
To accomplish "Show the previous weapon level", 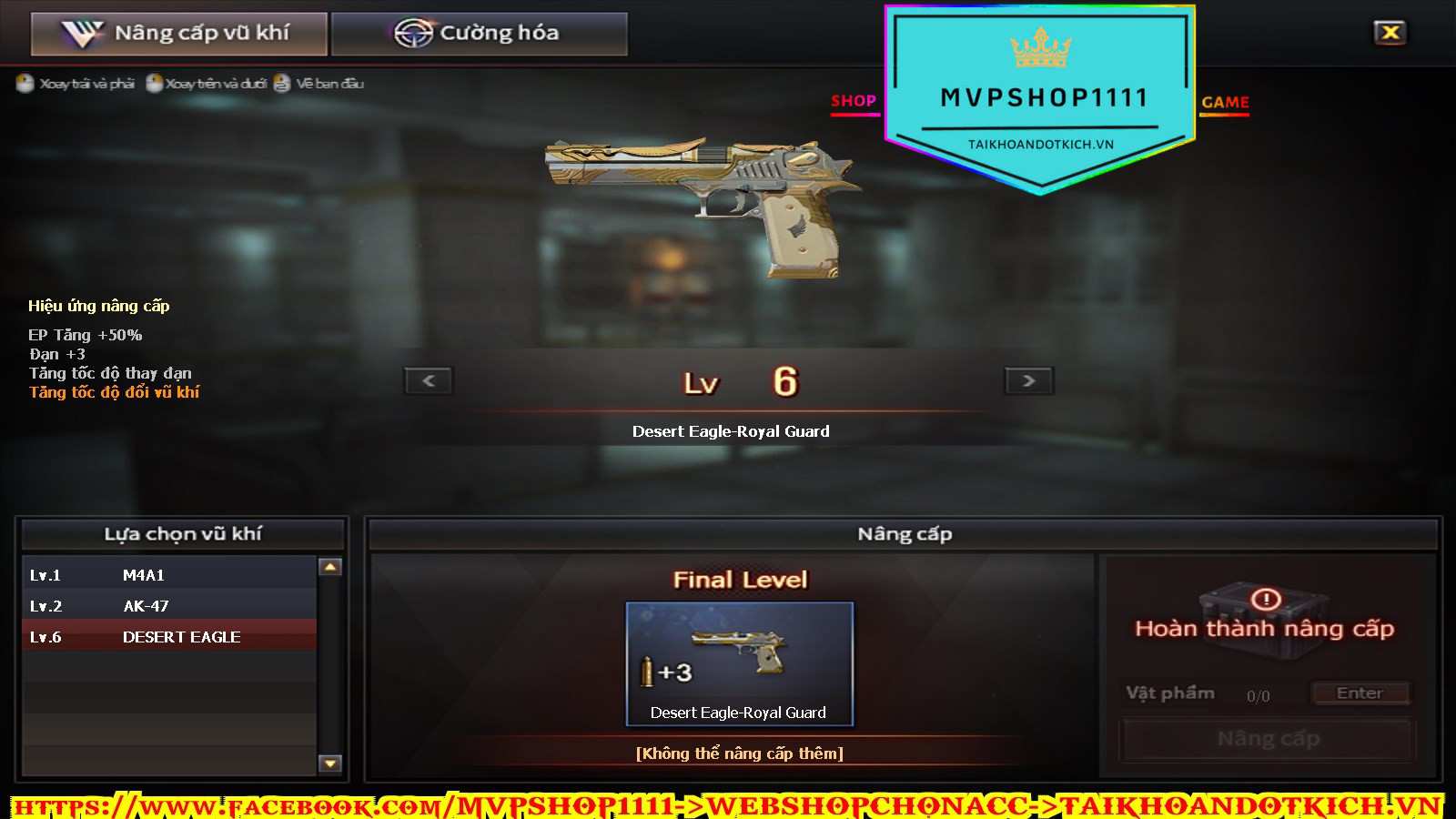I will [429, 380].
